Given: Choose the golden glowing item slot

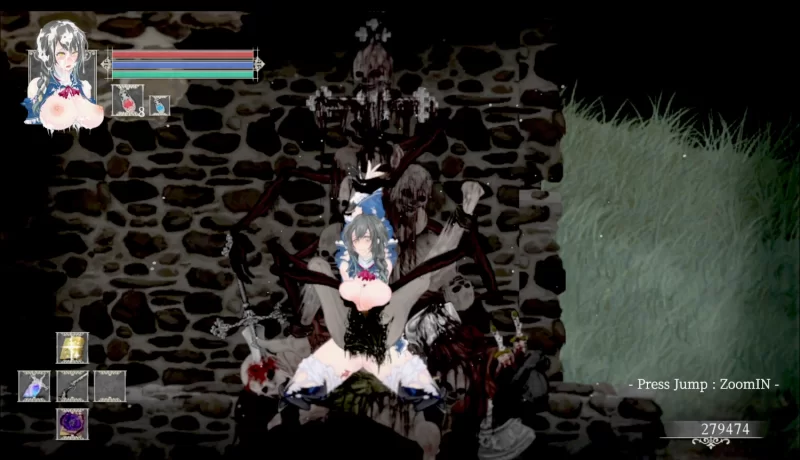Looking at the screenshot, I should tap(72, 347).
